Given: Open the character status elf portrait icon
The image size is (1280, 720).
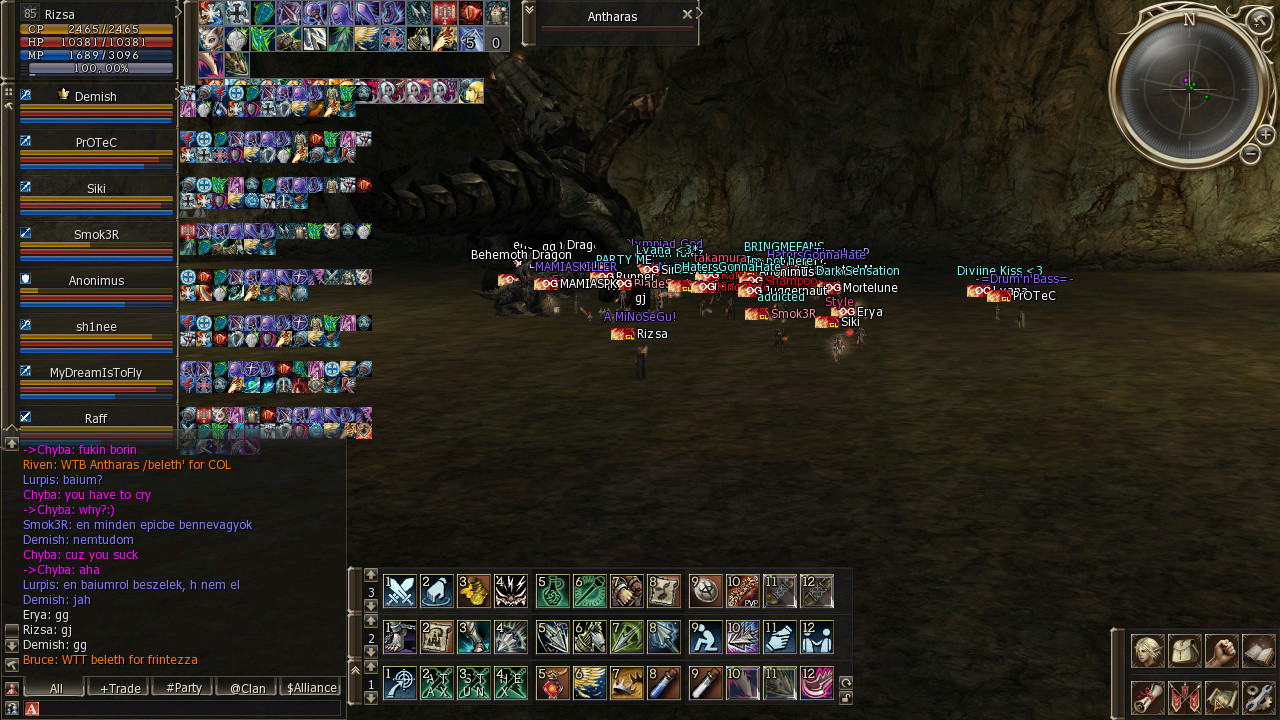Looking at the screenshot, I should pyautogui.click(x=1147, y=651).
